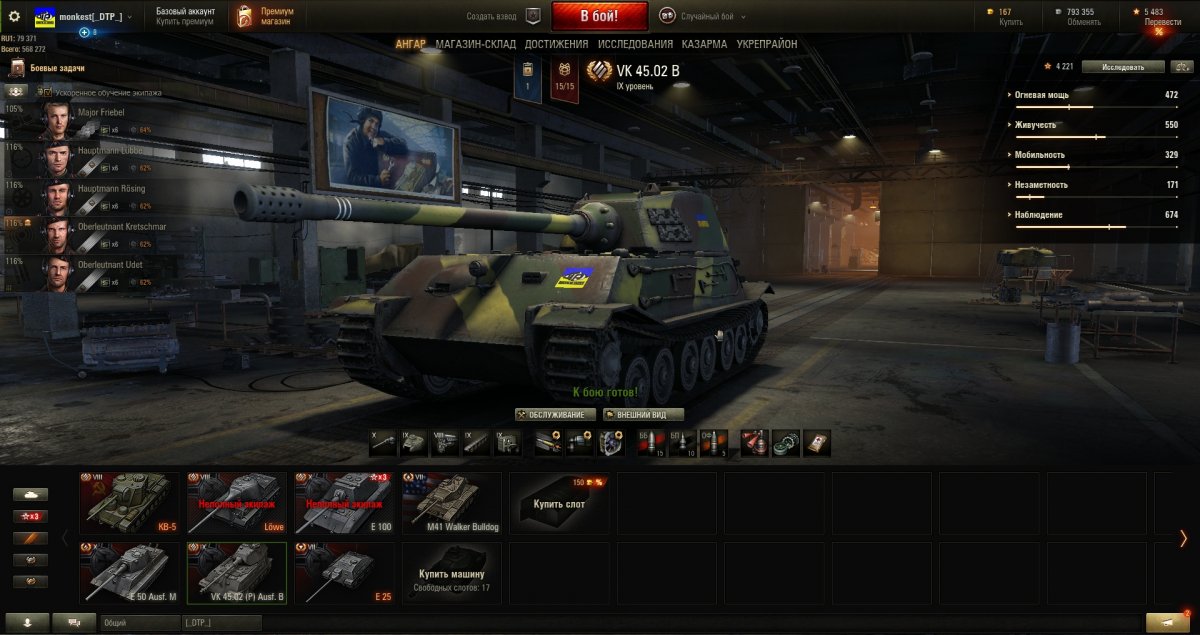
Task: Open the Магазин-Склад tab
Action: [x=475, y=44]
